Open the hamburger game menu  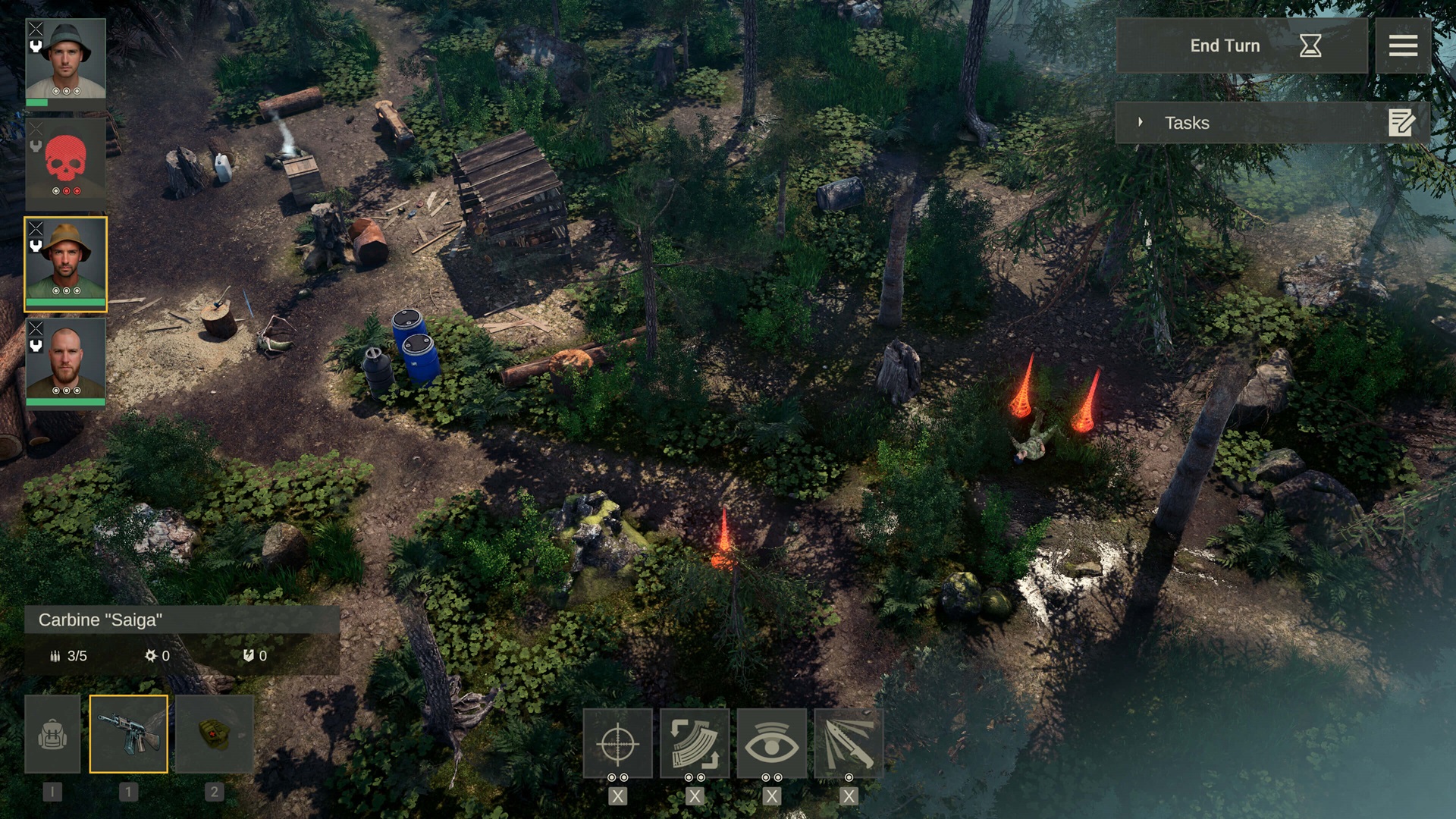1403,45
